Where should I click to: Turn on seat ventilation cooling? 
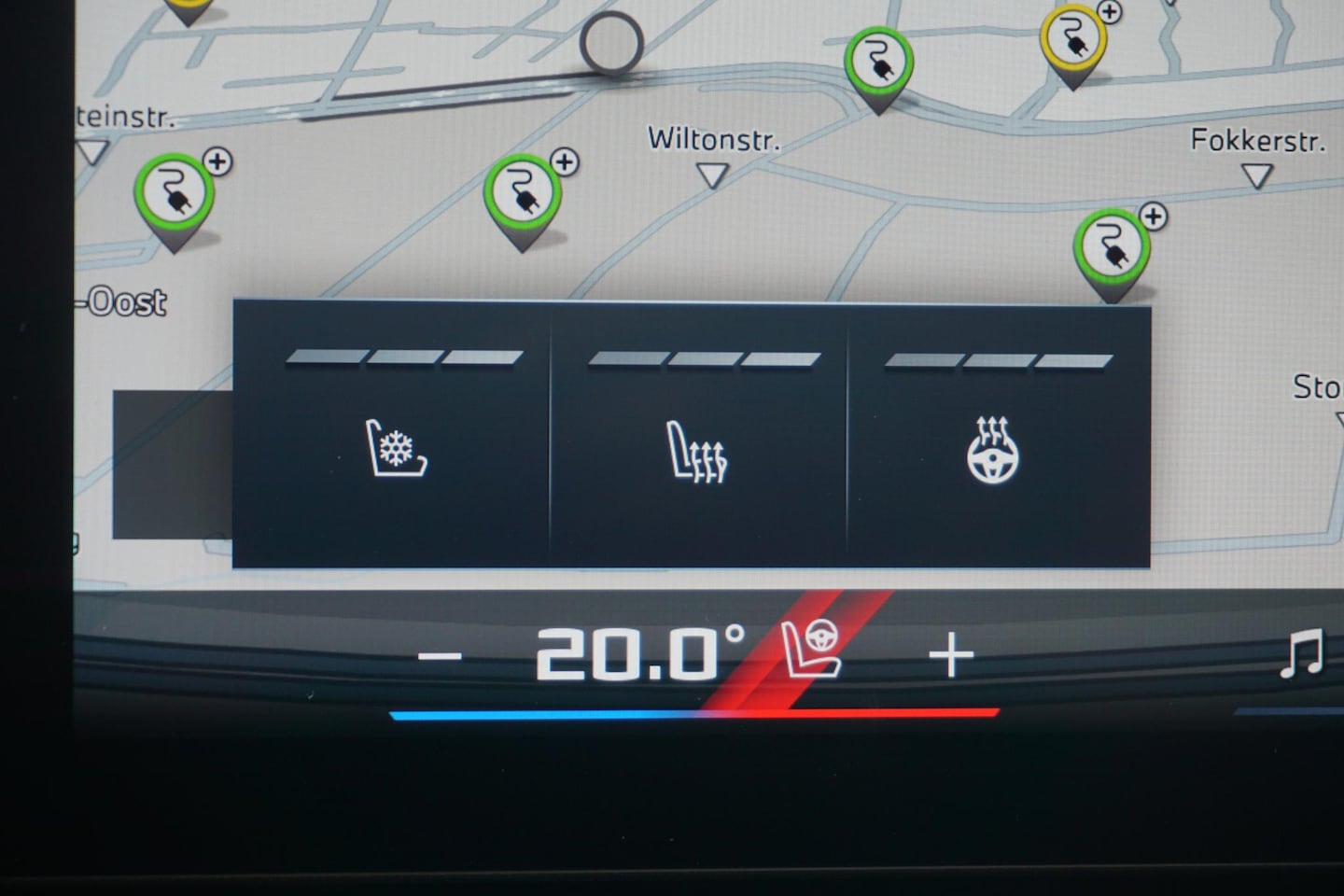coord(396,449)
